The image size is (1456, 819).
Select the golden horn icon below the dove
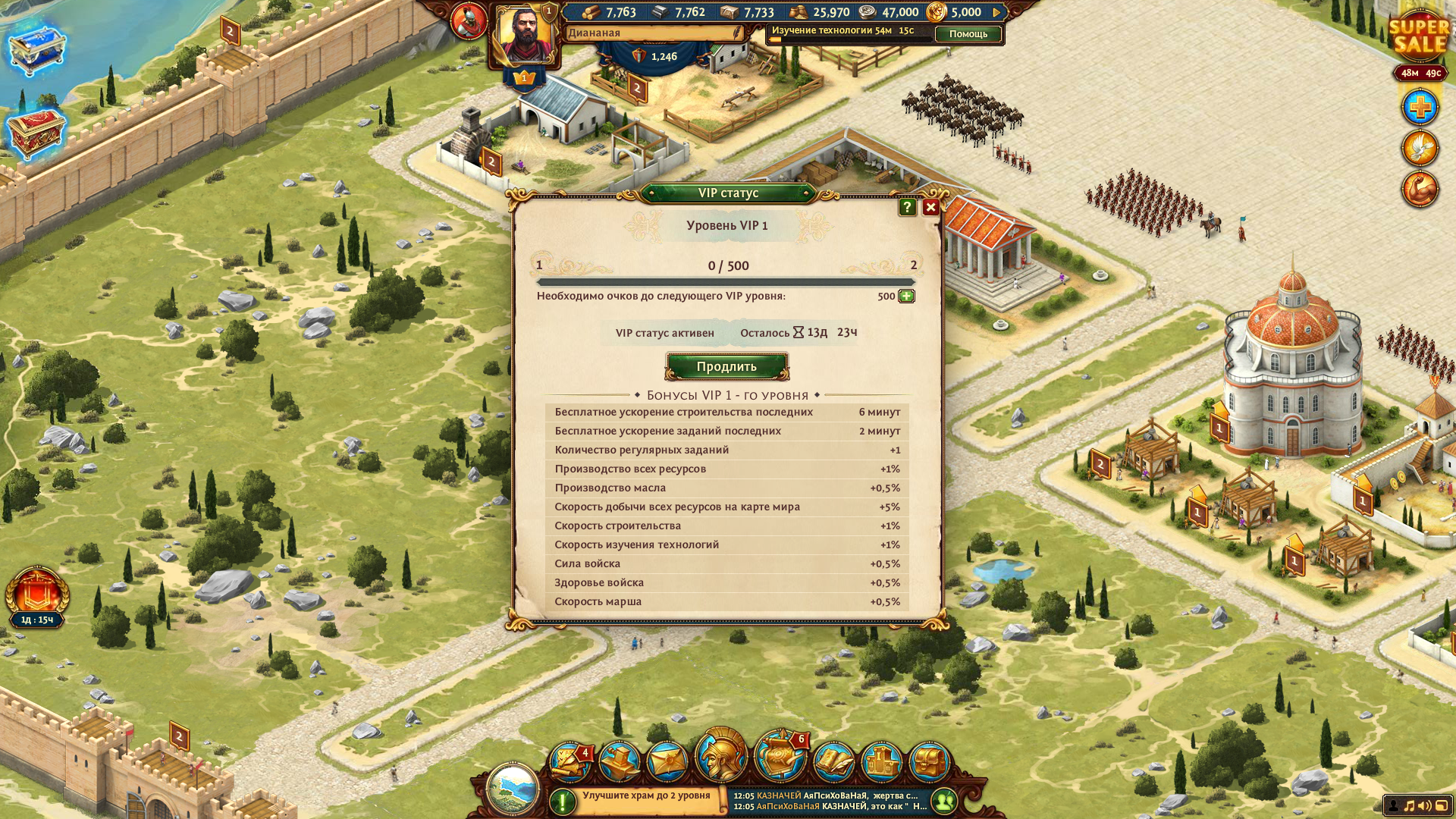point(1419,190)
